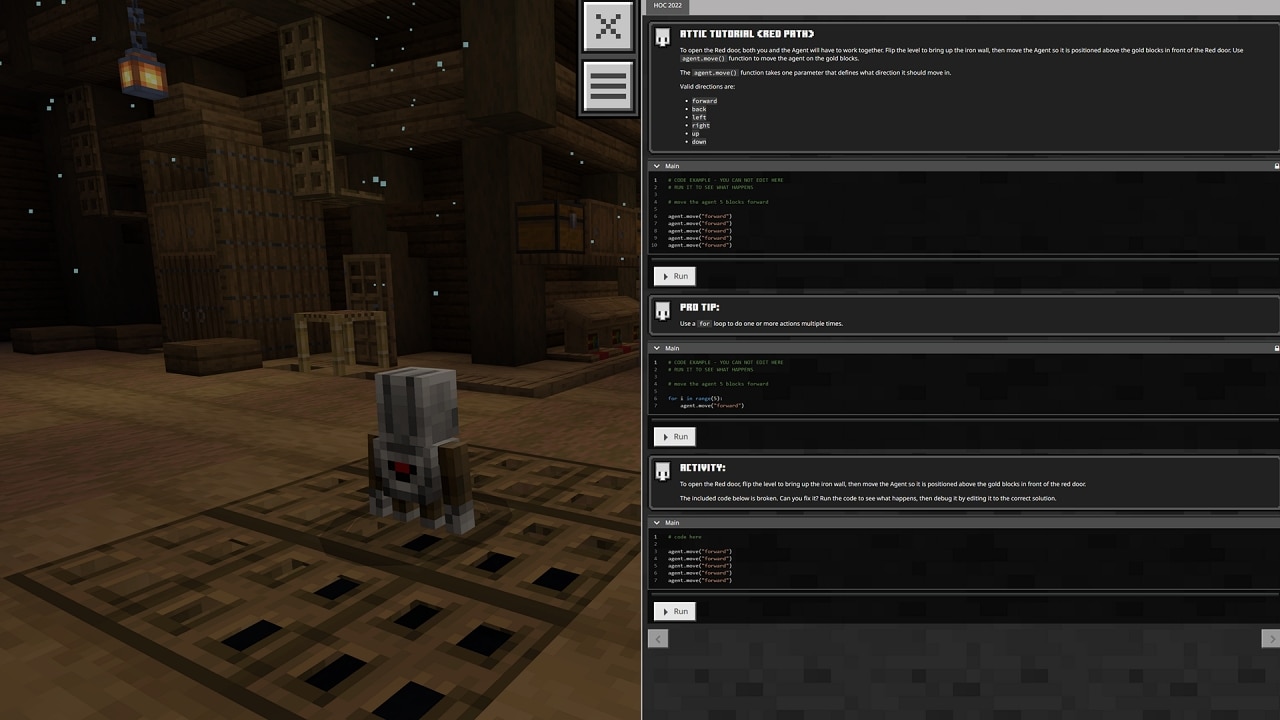1280x720 pixels.
Task: Click the skull icon beside the Activity heading
Action: [663, 471]
